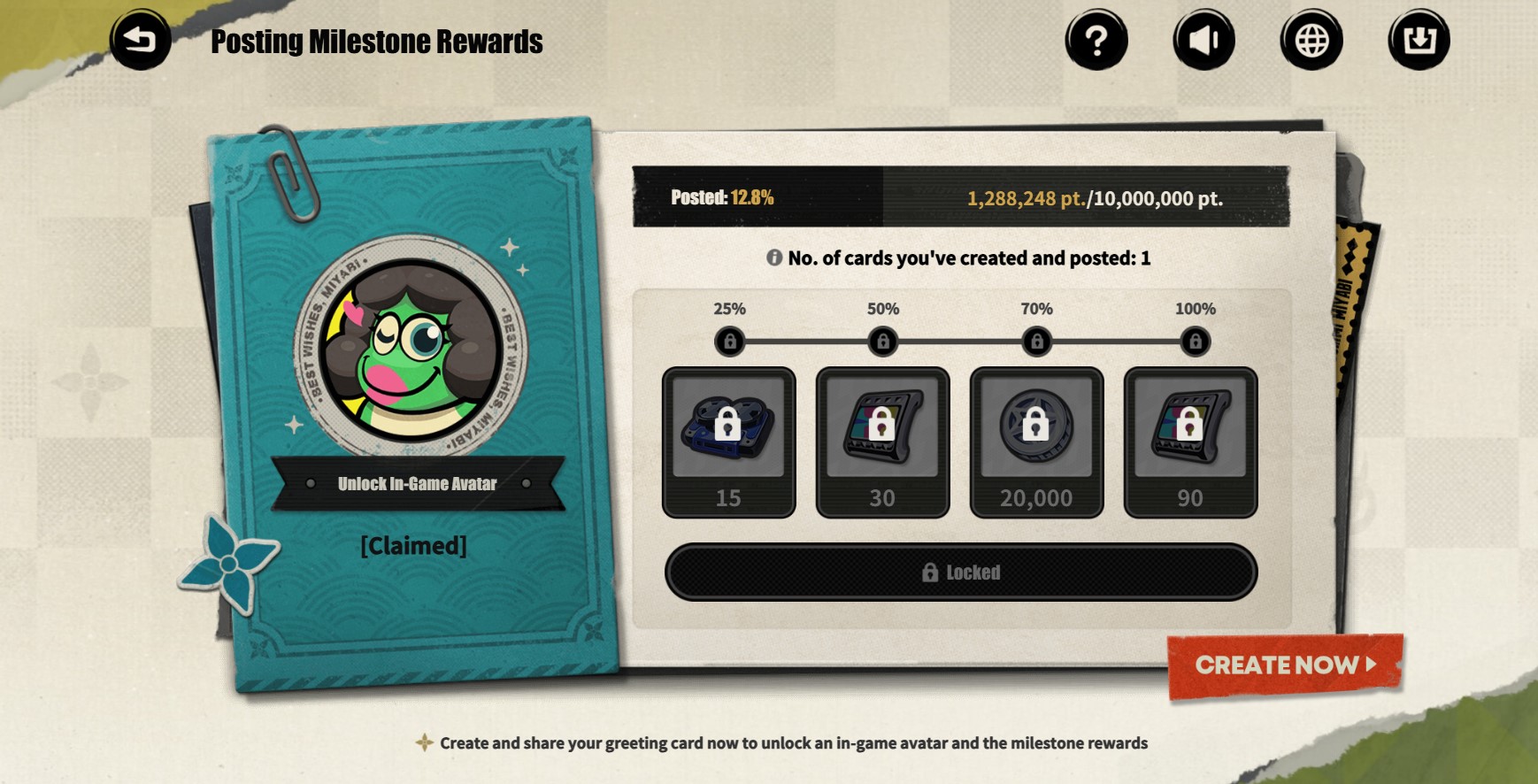Click the CREATE NOW button
This screenshot has width=1538, height=784.
pyautogui.click(x=1285, y=665)
